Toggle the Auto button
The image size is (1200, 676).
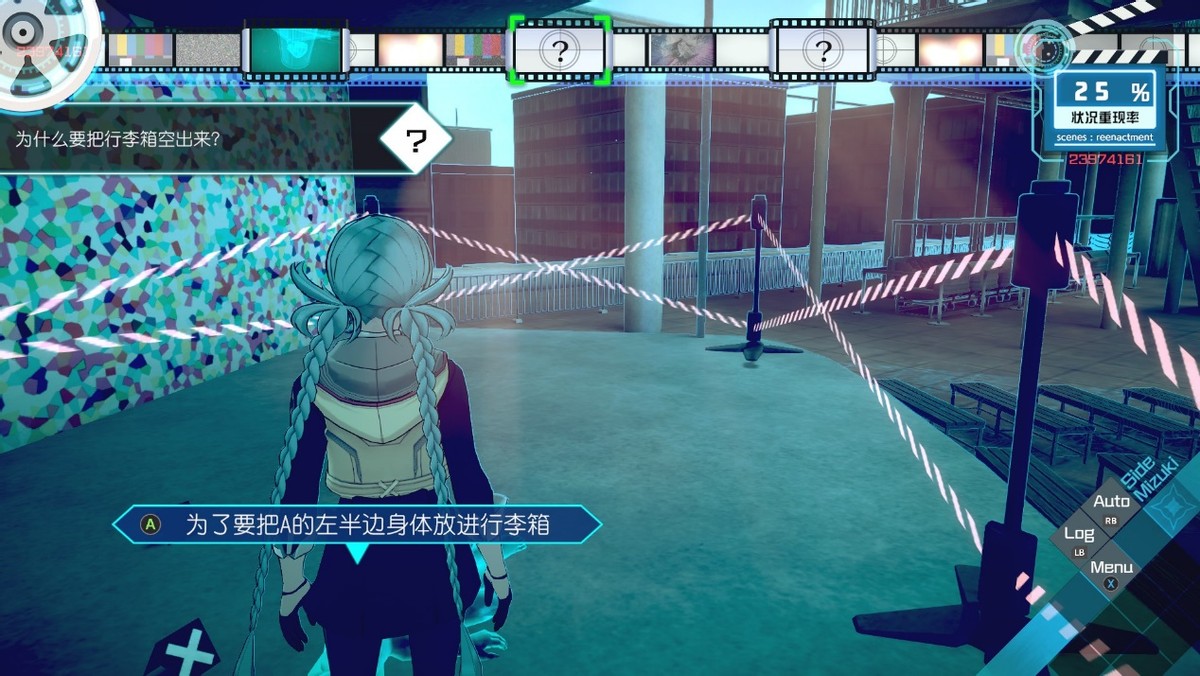tap(1111, 502)
